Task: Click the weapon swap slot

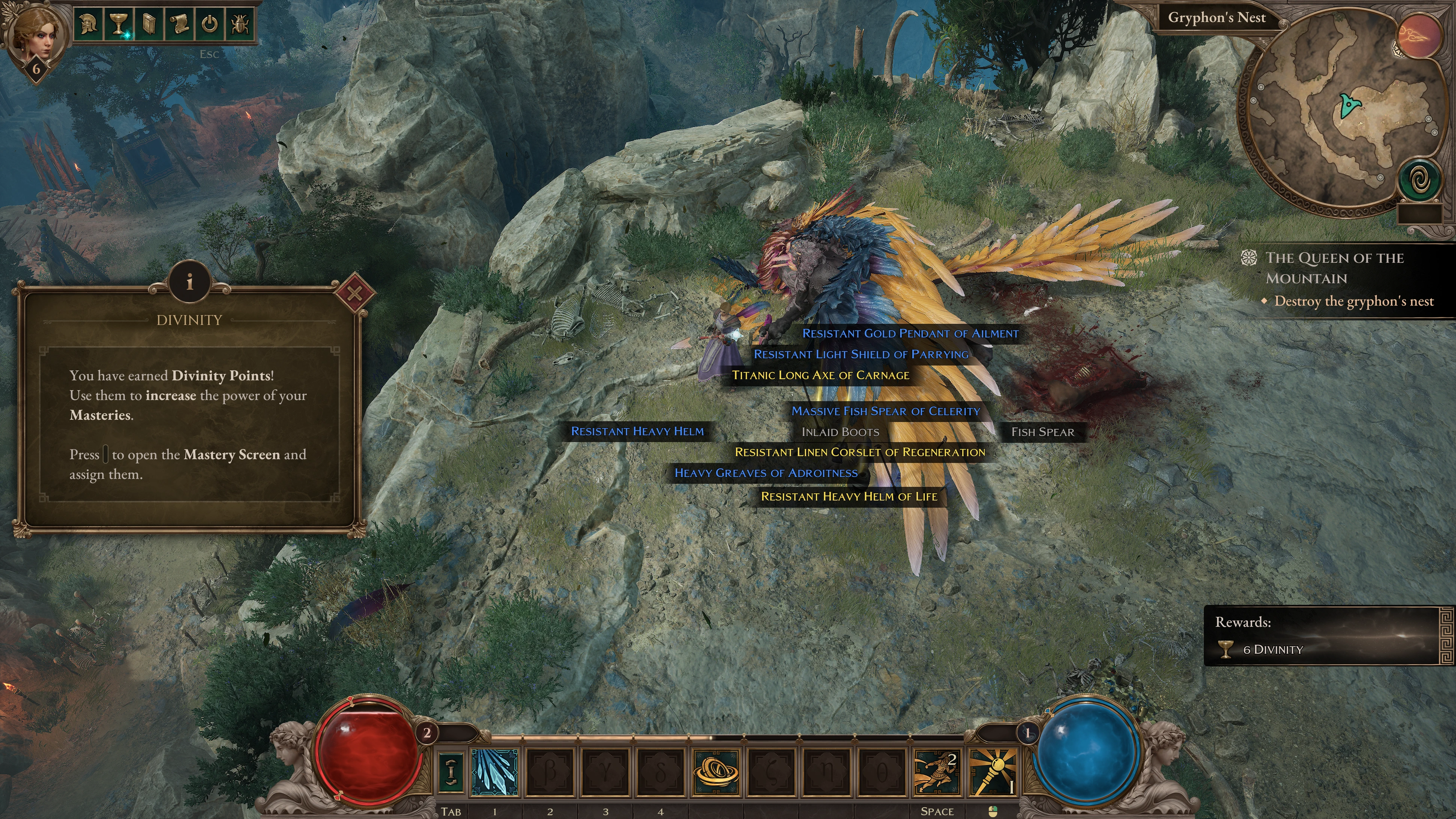Action: pos(451,772)
